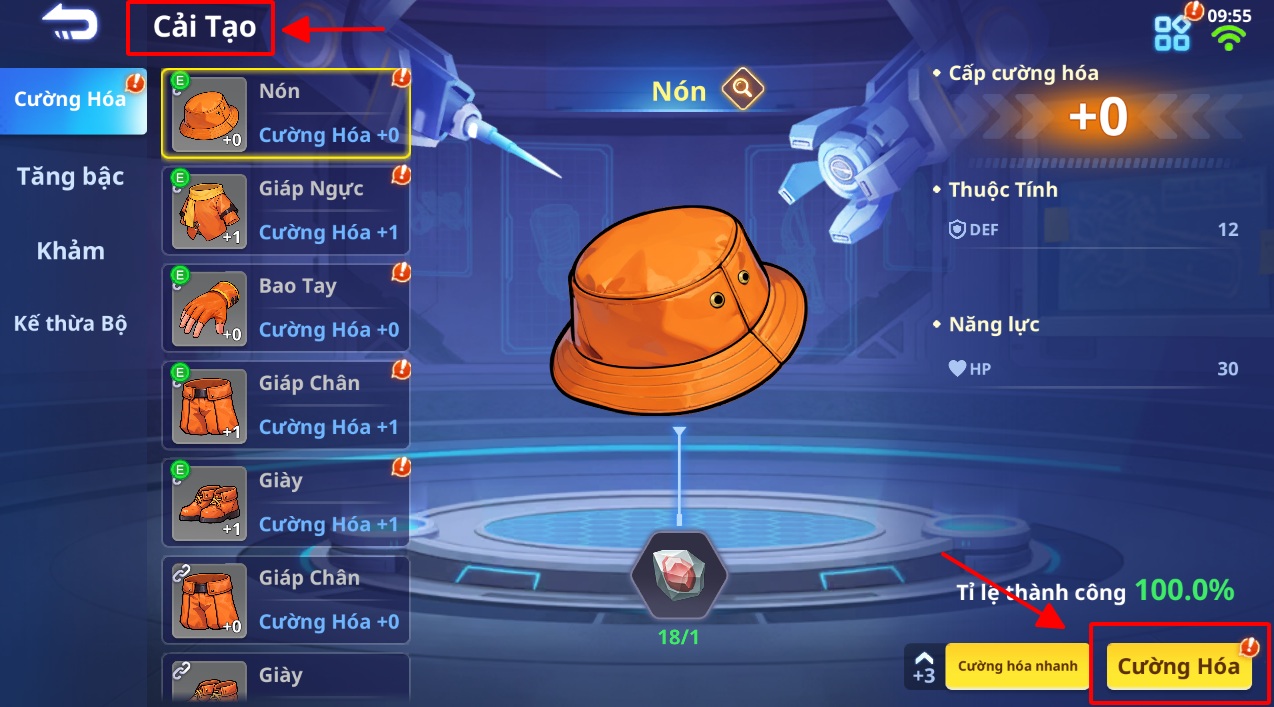This screenshot has height=707, width=1274.
Task: Open the Khảm tab
Action: point(71,251)
